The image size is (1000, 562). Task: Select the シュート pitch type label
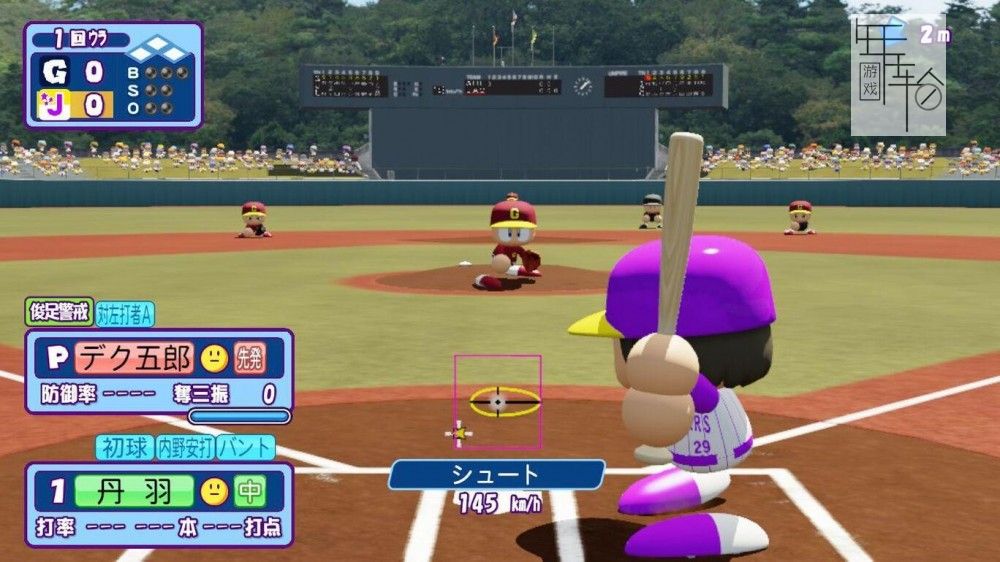pos(496,475)
